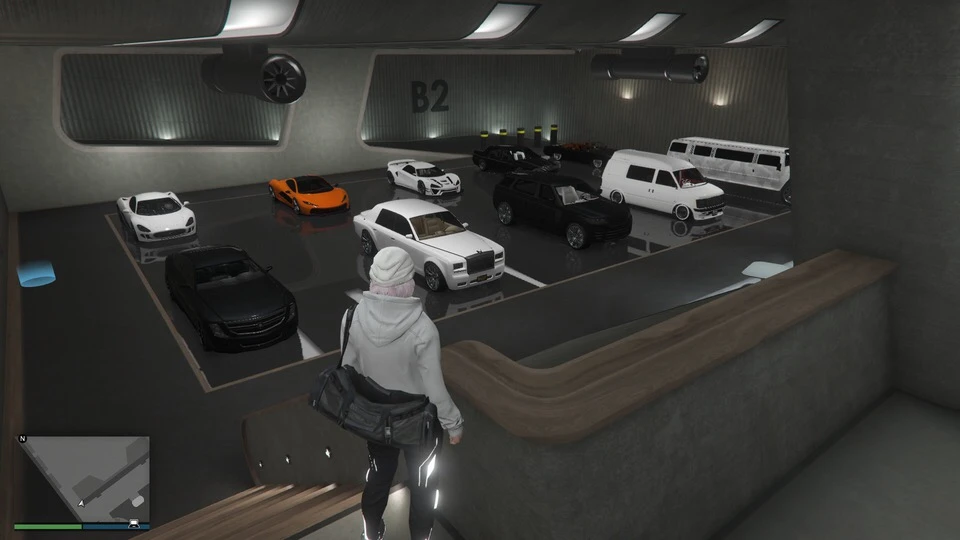Select the car blip on the minimap
This screenshot has height=540, width=960.
click(x=133, y=520)
